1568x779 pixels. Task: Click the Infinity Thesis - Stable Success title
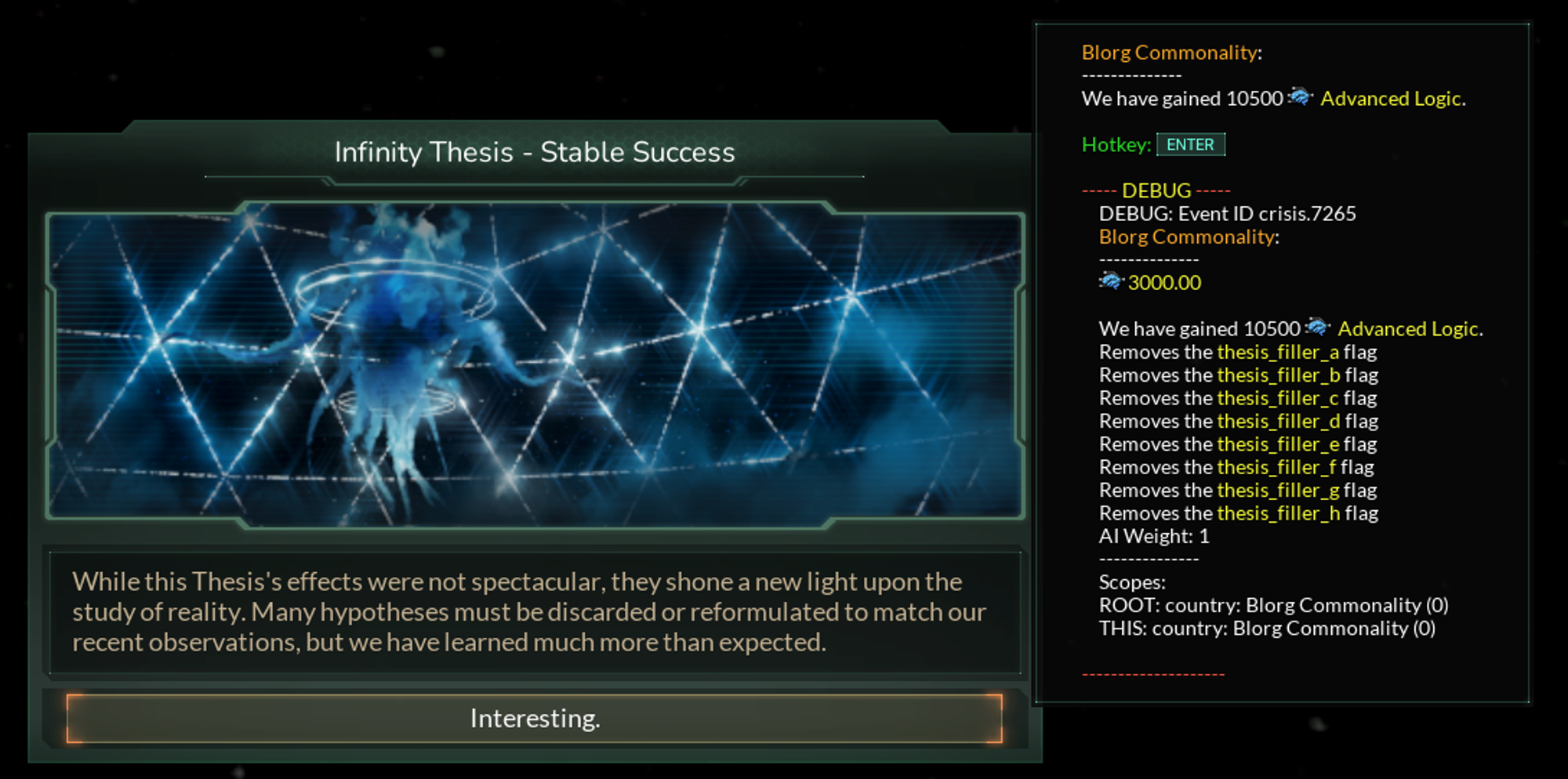coord(535,152)
